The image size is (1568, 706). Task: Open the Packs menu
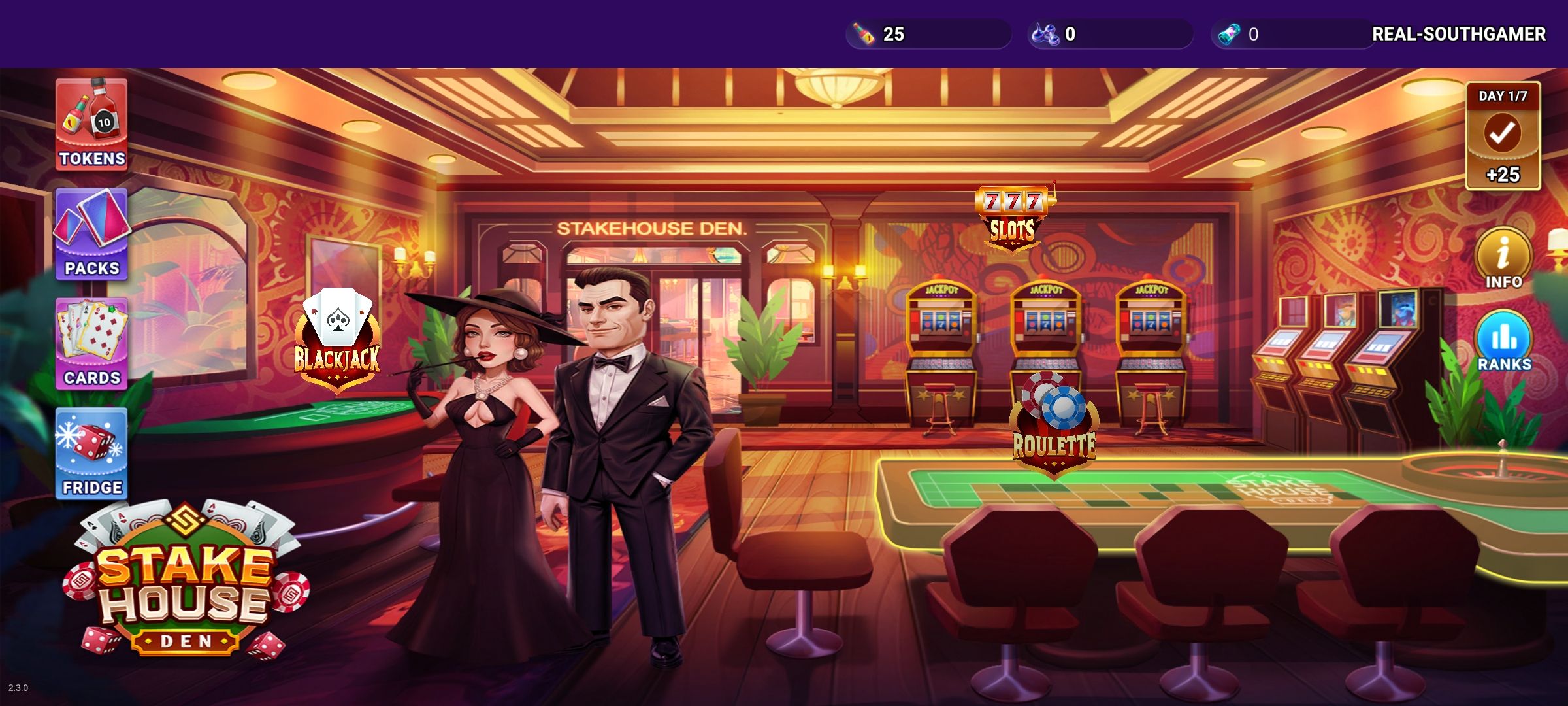pyautogui.click(x=91, y=232)
